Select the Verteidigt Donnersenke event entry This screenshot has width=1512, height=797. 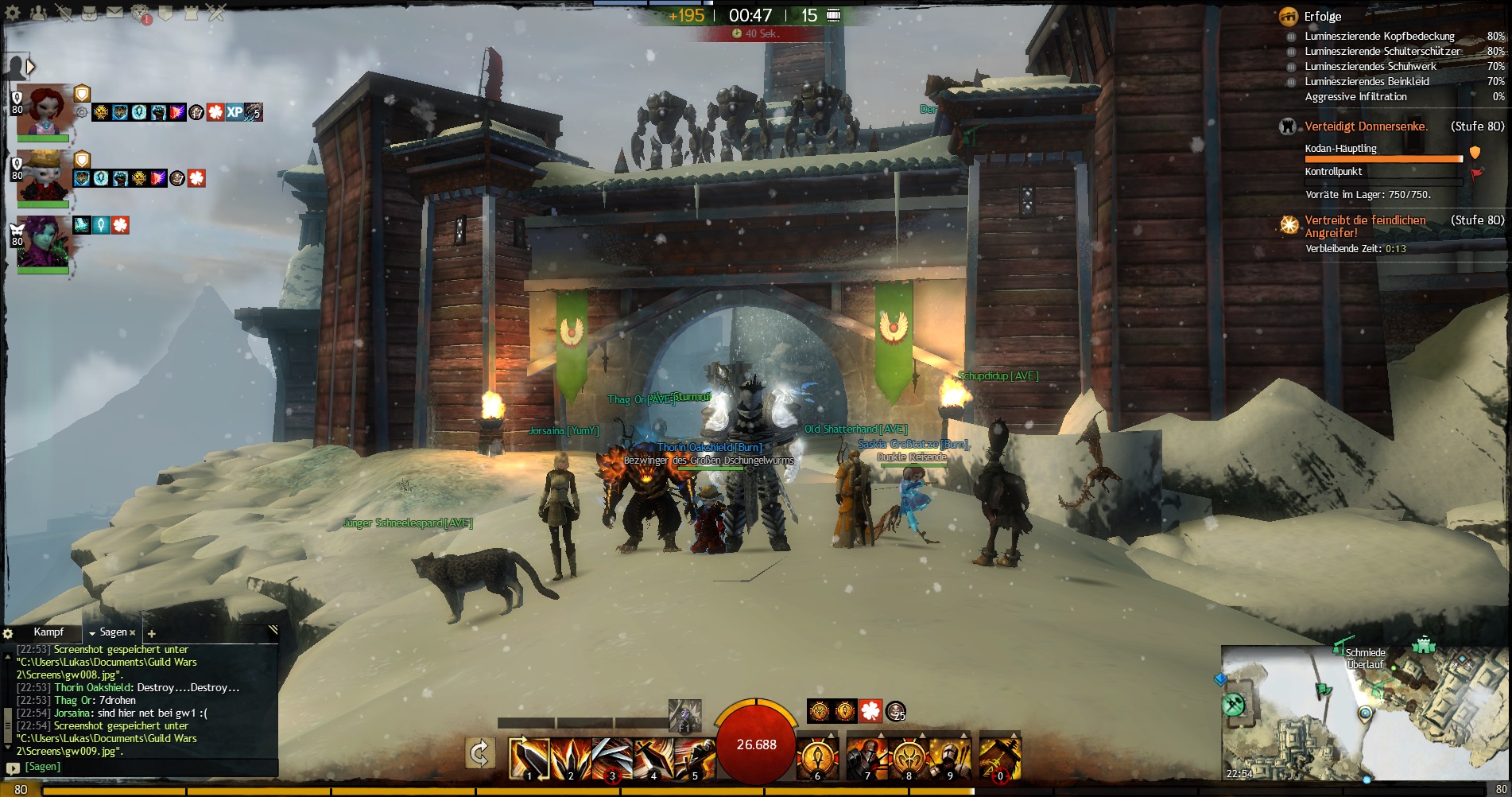(1366, 126)
